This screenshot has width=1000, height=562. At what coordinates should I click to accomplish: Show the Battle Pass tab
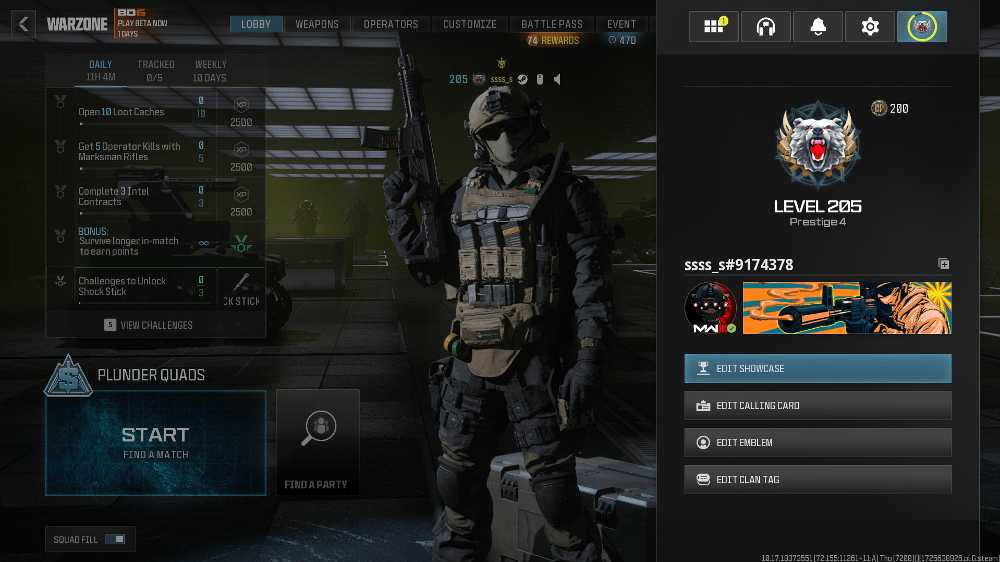(x=552, y=24)
